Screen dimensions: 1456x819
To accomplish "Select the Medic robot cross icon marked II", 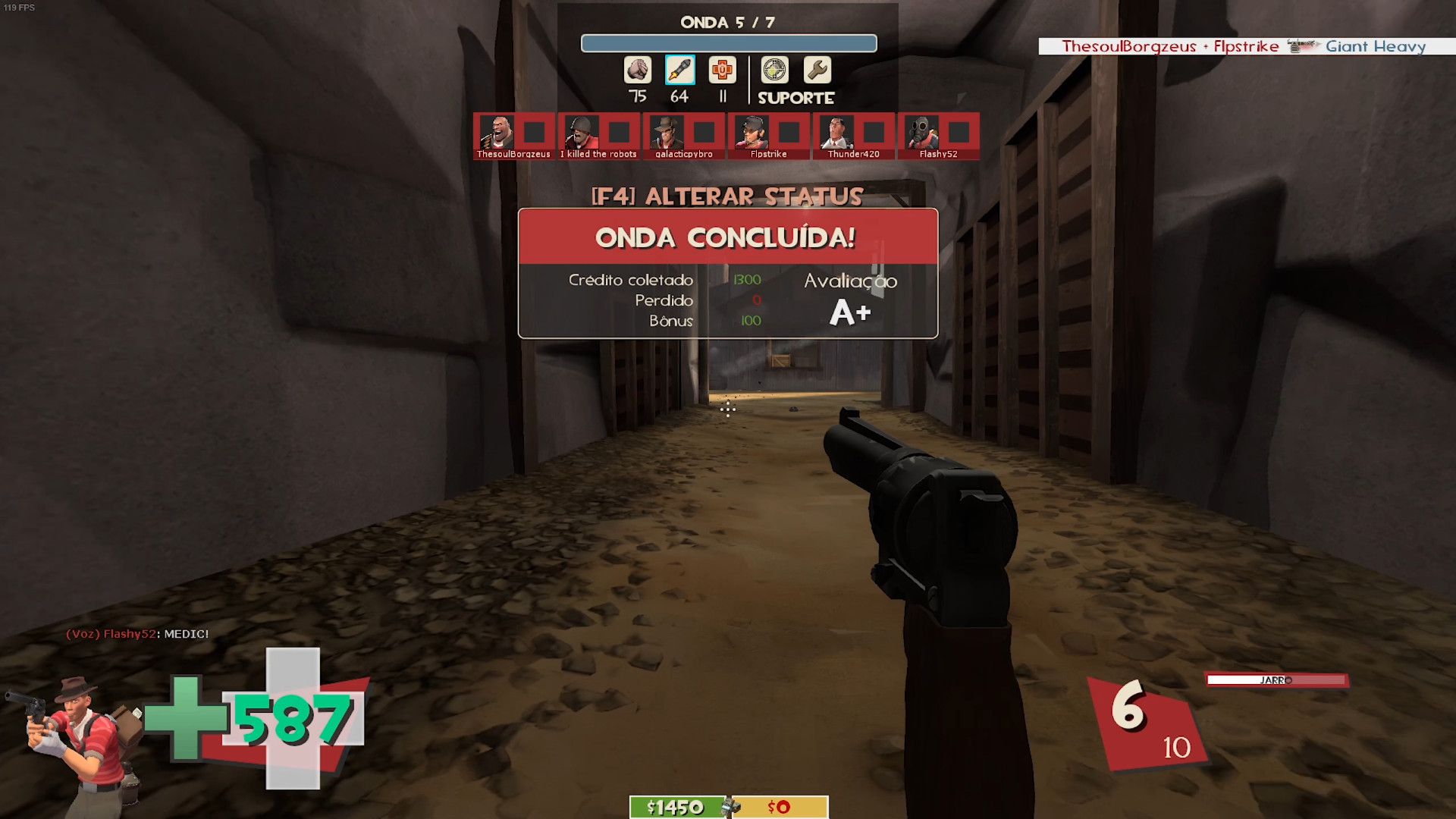I will (722, 70).
